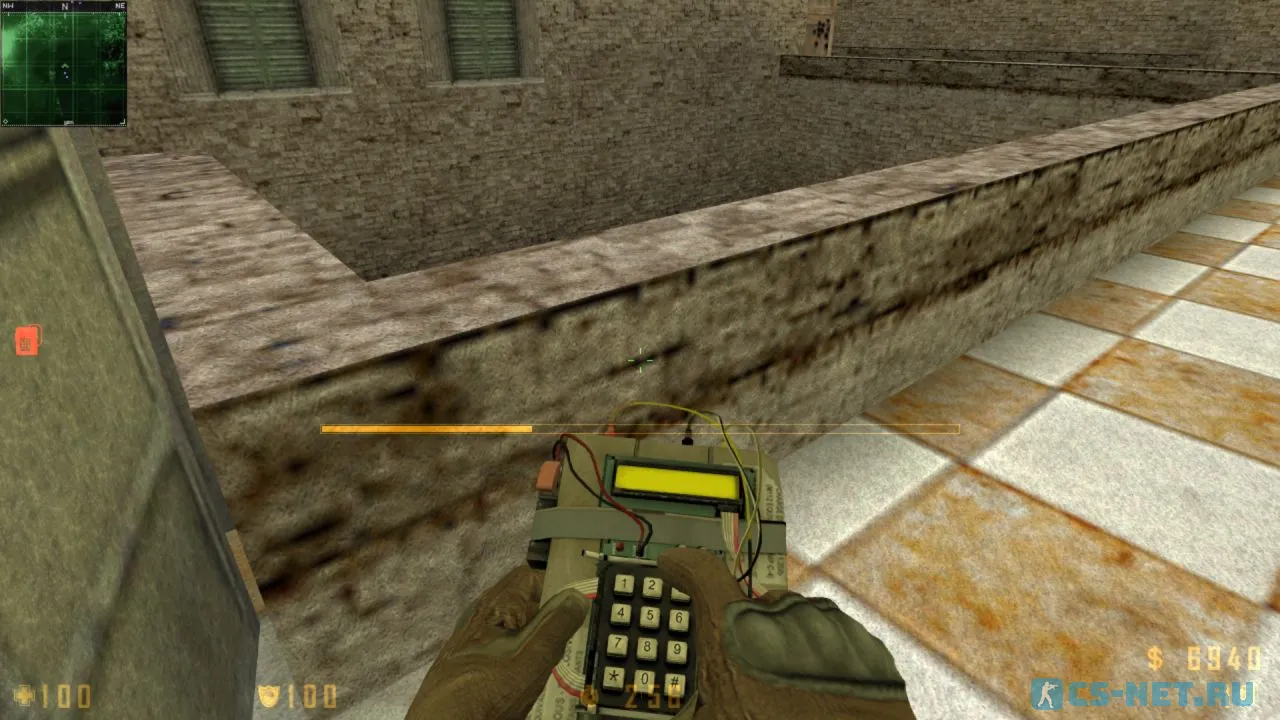This screenshot has height=720, width=1280.
Task: Open the CS-NET.RU link in the watermark
Action: click(x=1160, y=692)
